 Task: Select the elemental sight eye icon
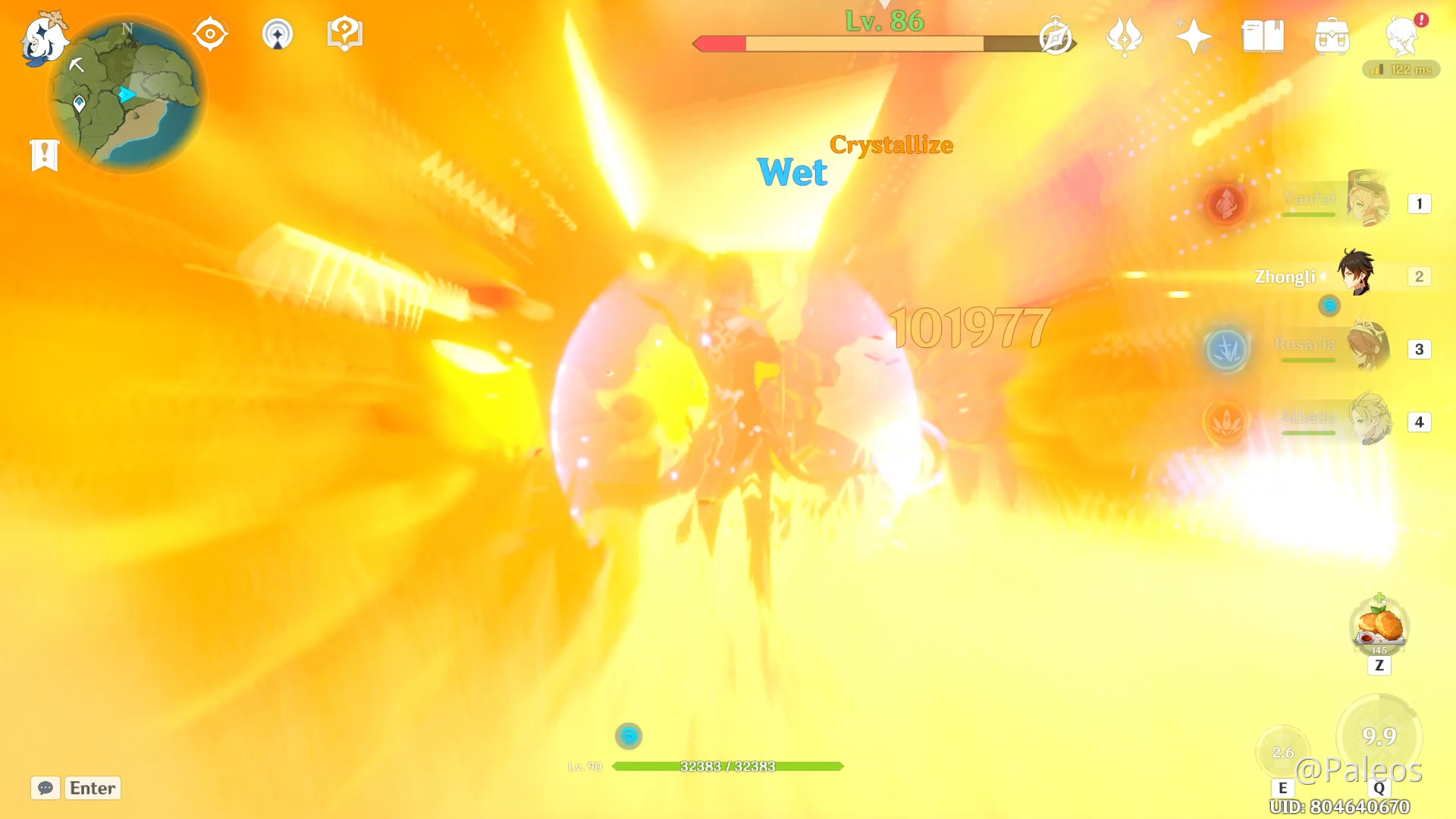pyautogui.click(x=210, y=33)
